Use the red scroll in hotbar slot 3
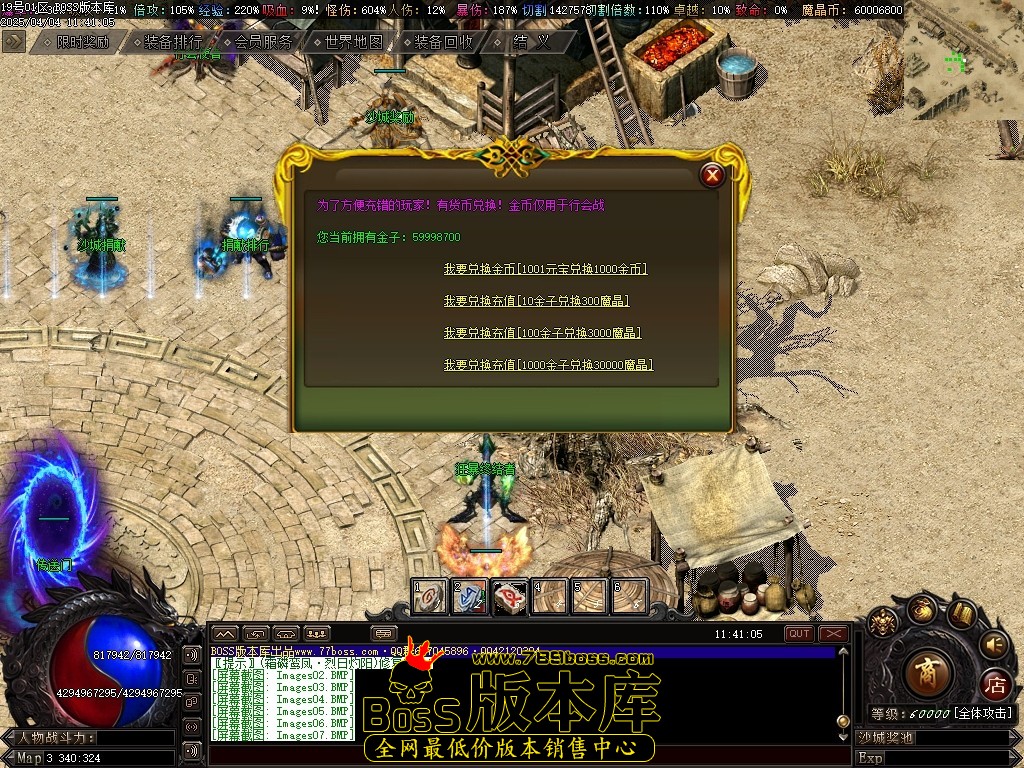The height and width of the screenshot is (768, 1024). pyautogui.click(x=510, y=596)
